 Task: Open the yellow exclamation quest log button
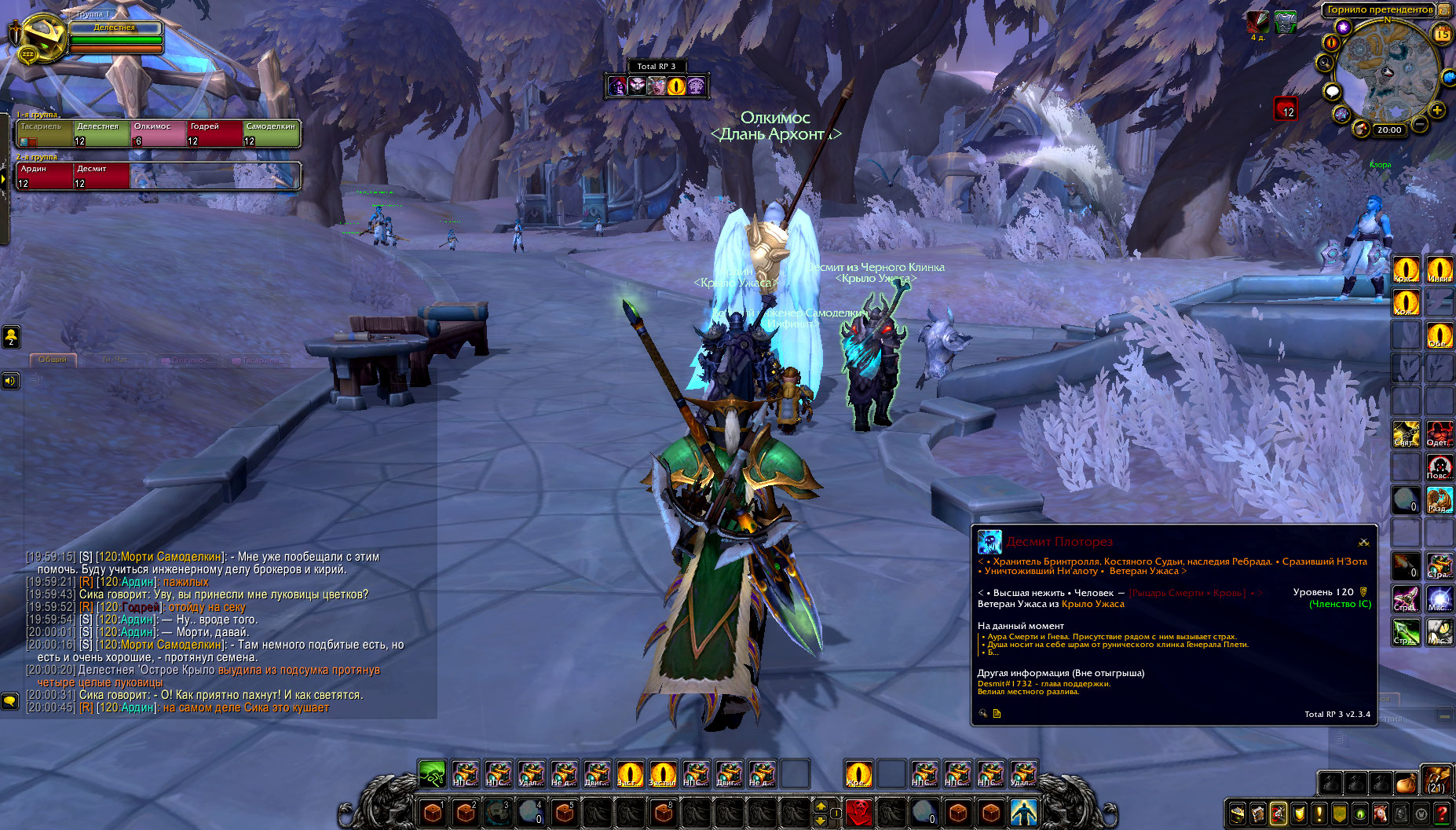(1319, 814)
